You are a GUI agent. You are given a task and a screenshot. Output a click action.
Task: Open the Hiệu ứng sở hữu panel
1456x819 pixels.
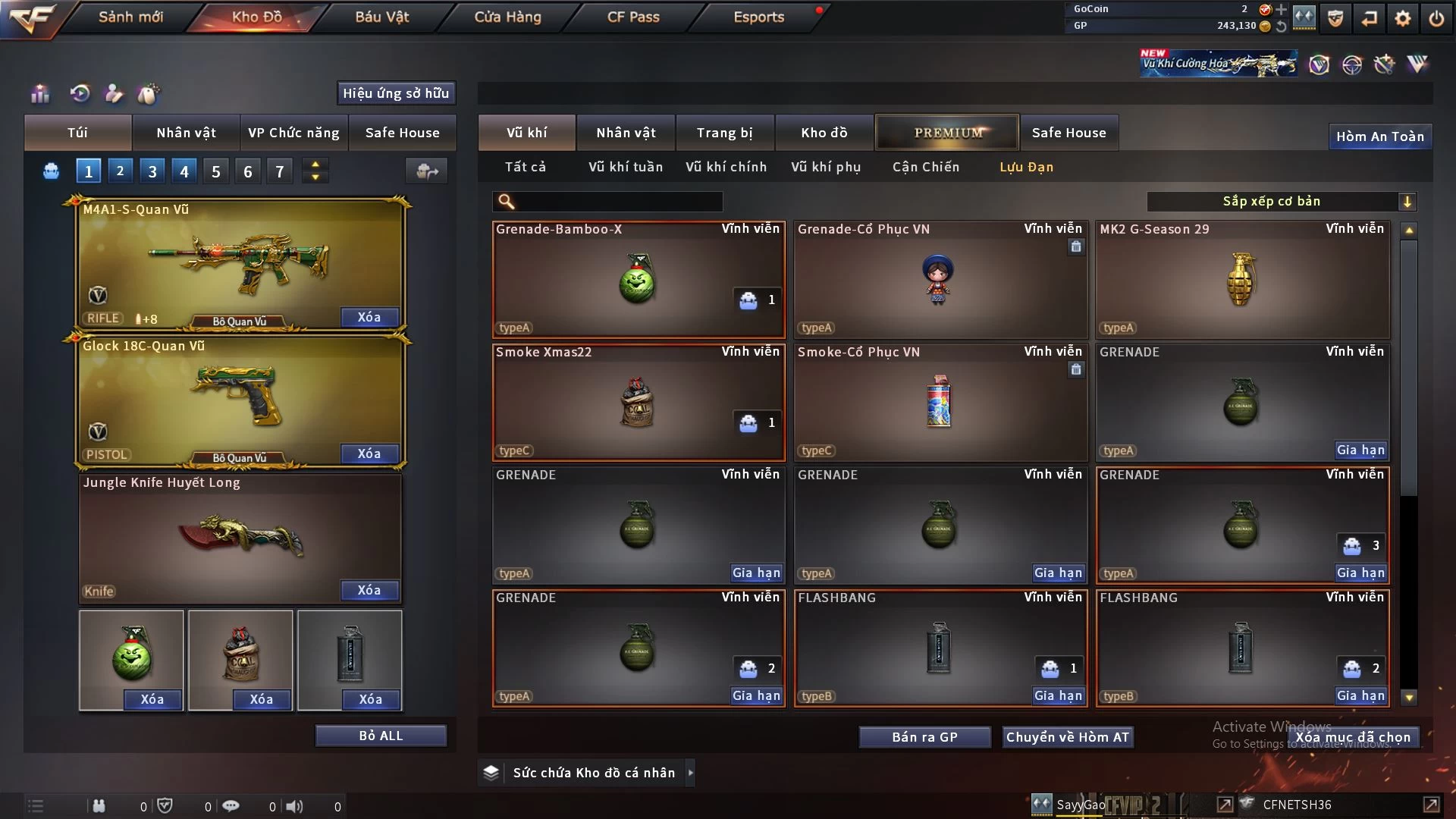point(396,93)
